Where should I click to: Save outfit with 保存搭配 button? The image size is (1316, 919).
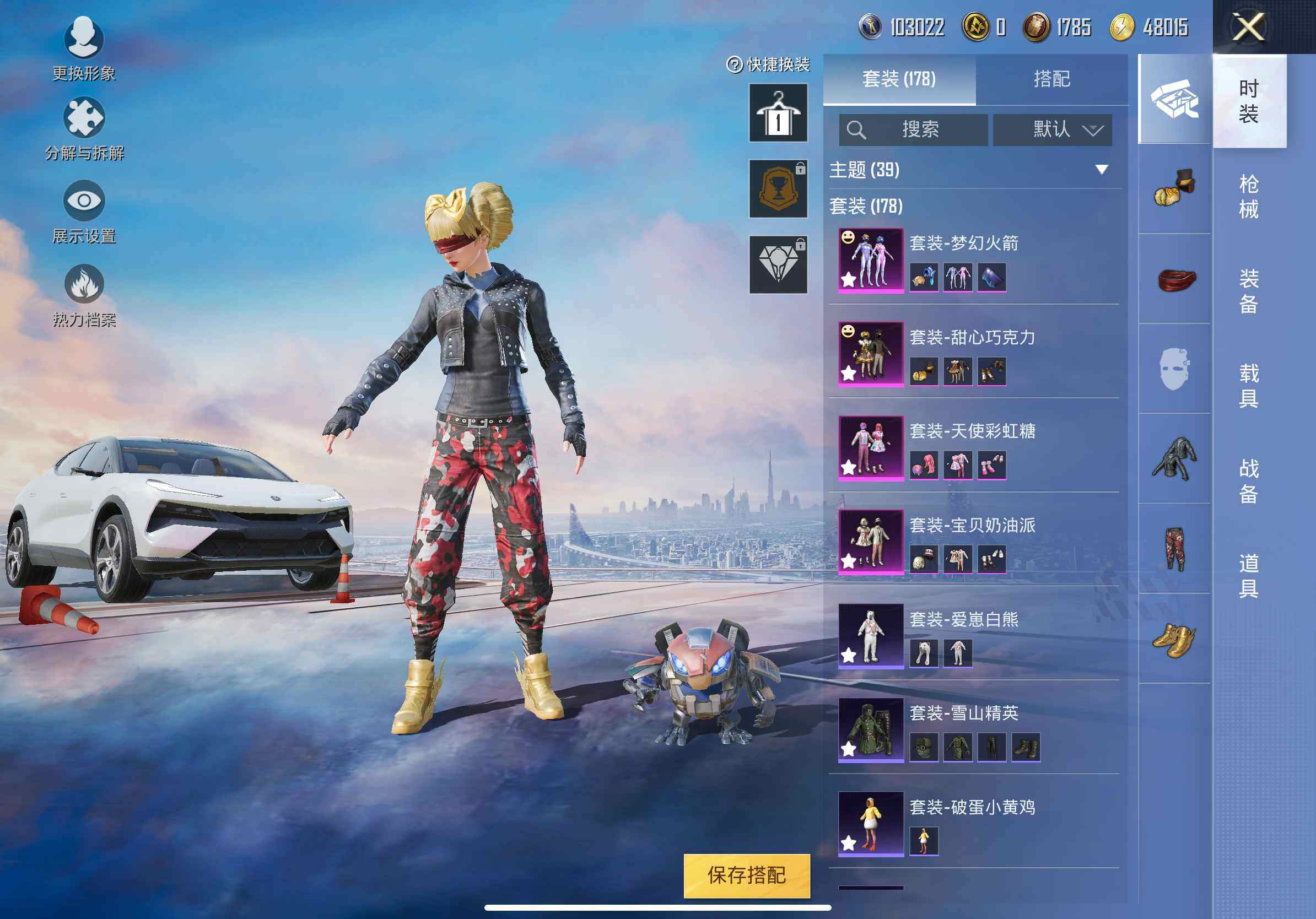coord(746,875)
